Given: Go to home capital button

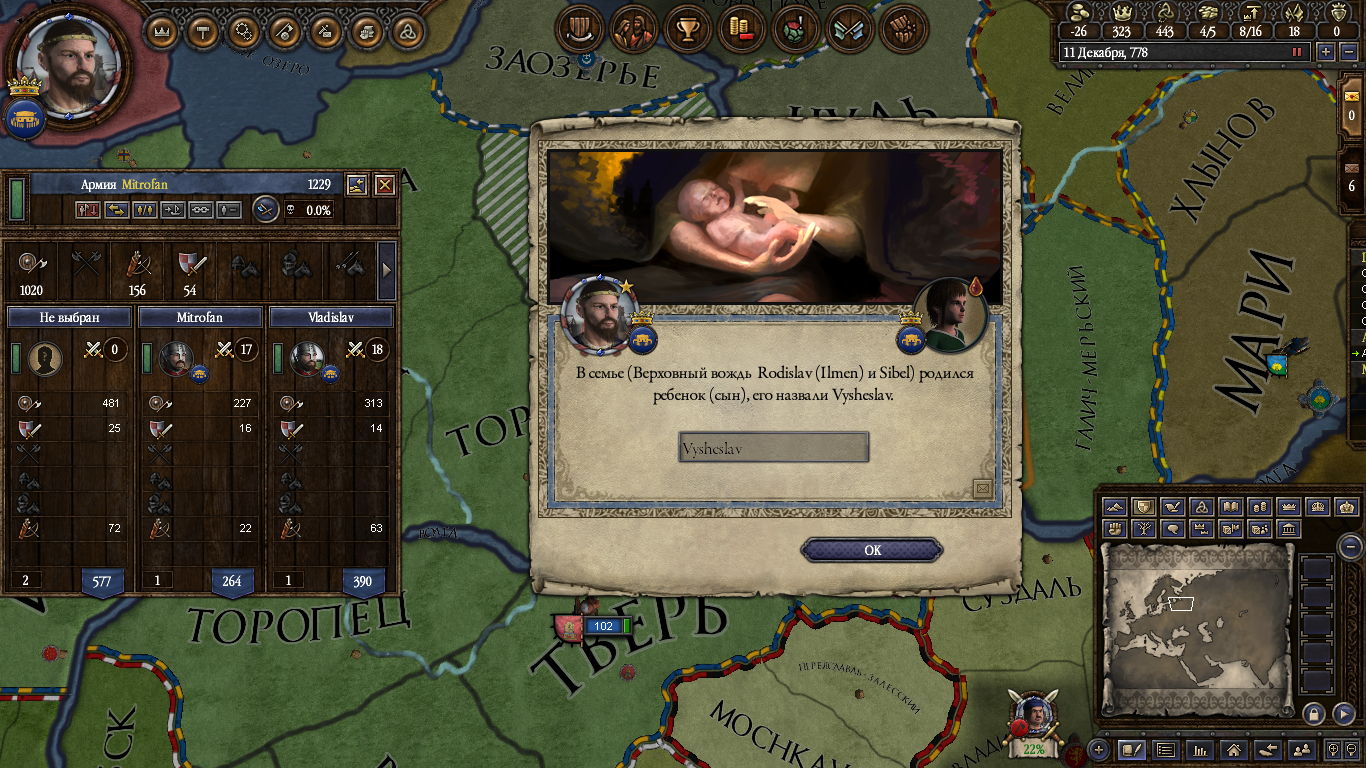Looking at the screenshot, I should pos(1235,749).
